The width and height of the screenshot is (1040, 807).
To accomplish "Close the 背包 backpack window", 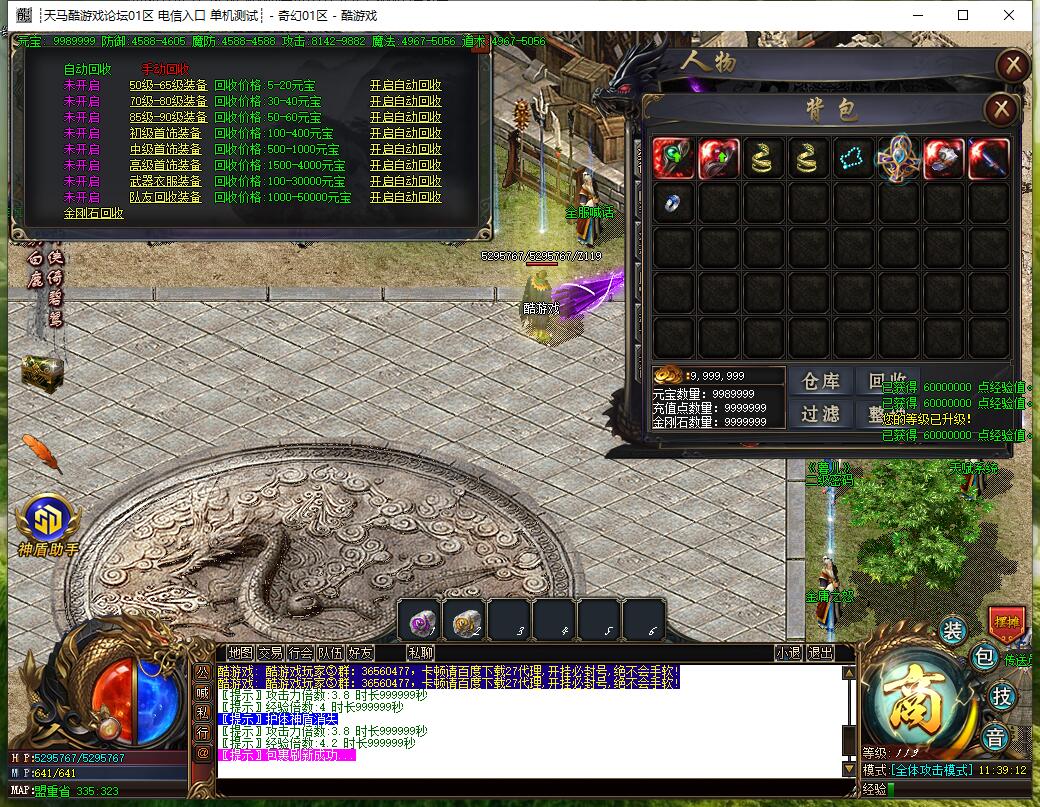I will [x=1001, y=110].
